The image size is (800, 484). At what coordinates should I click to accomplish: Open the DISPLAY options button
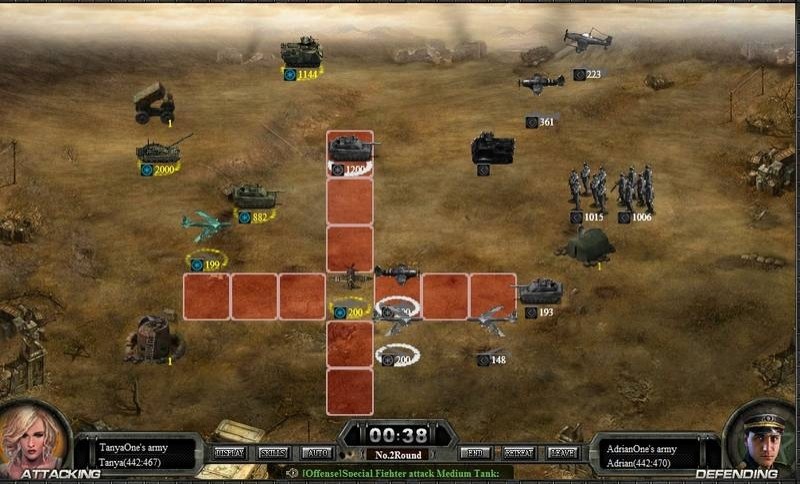pos(230,453)
